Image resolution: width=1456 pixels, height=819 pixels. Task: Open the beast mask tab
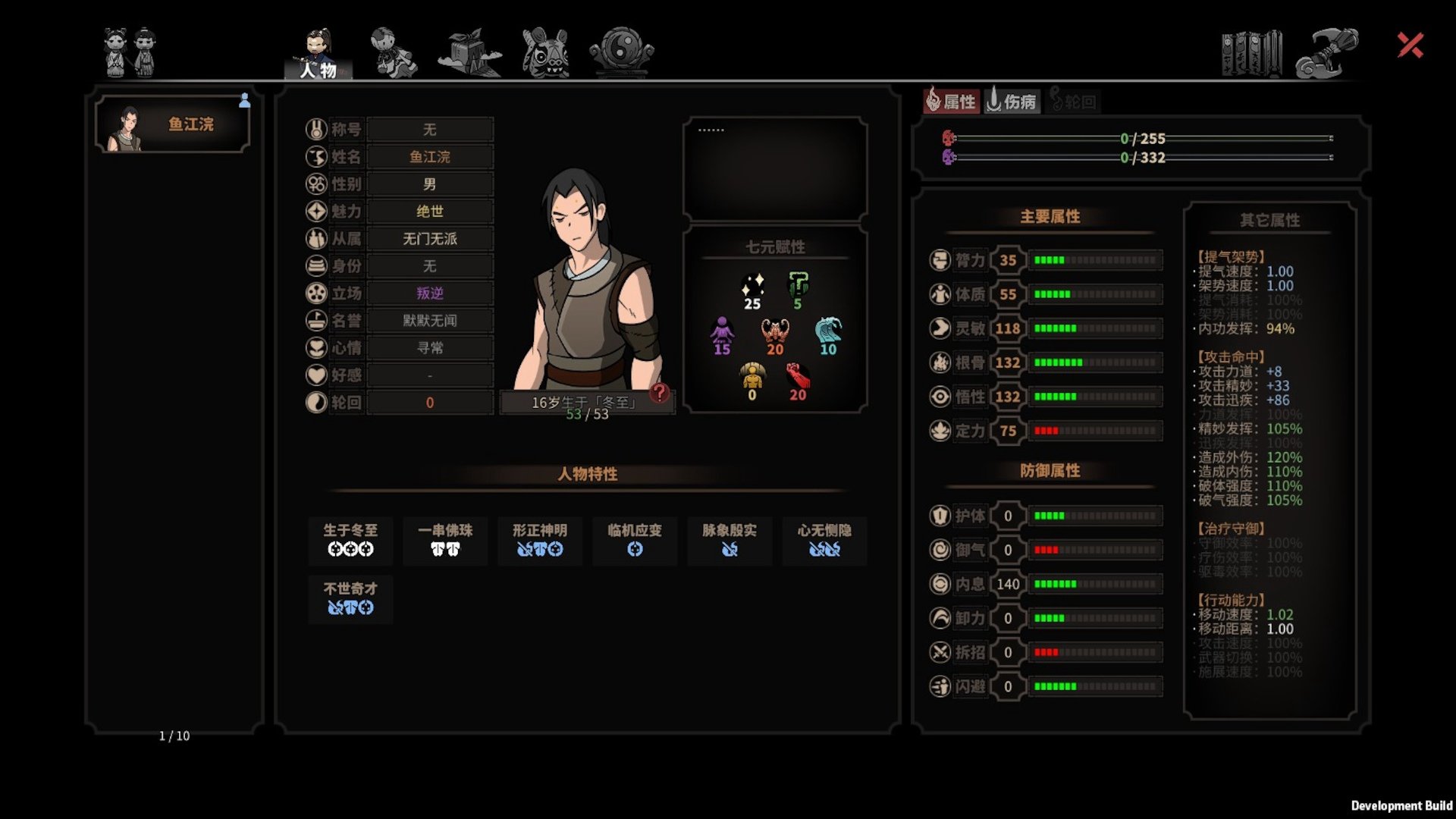click(x=545, y=52)
